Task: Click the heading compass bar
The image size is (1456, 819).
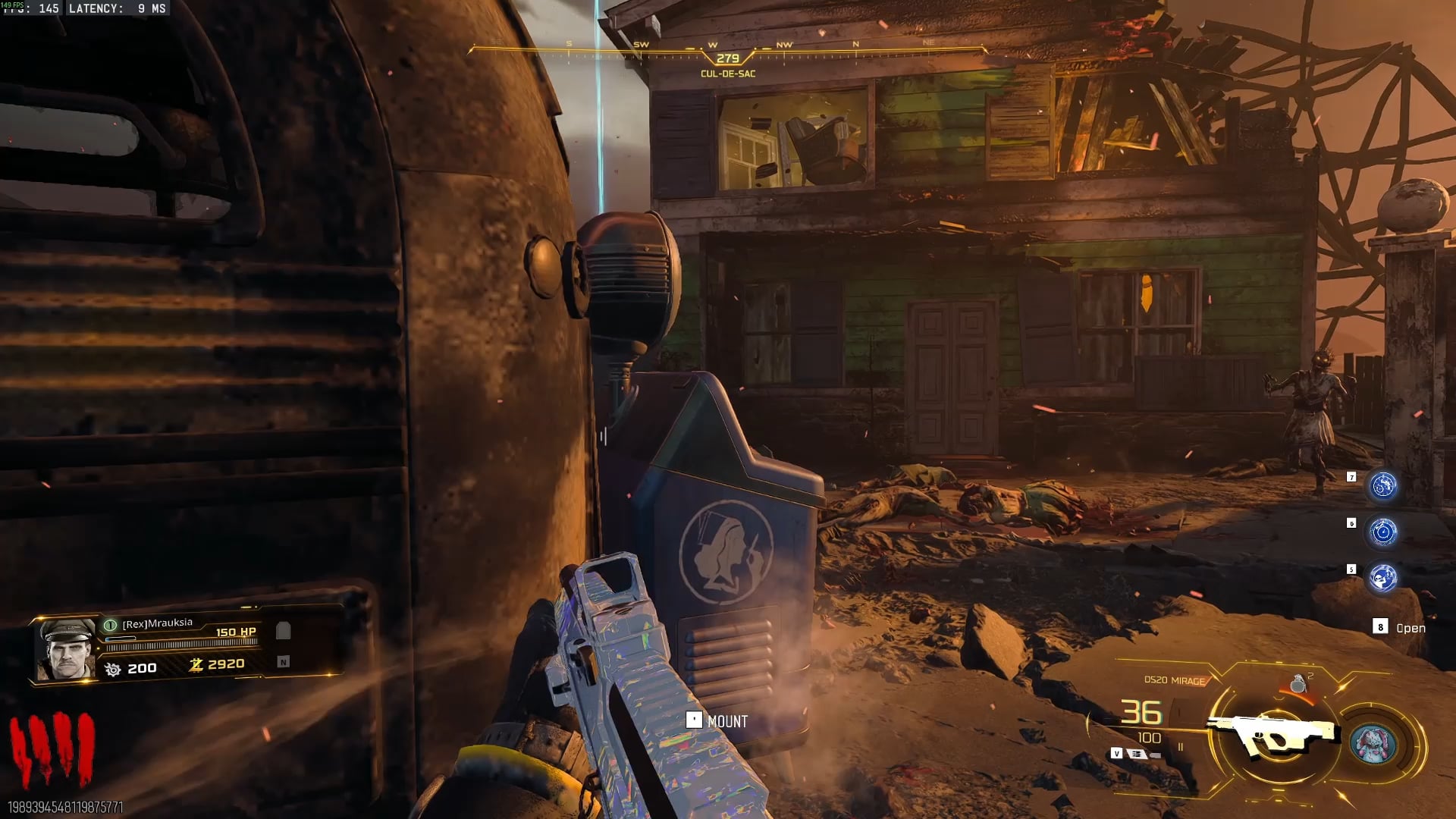Action: pos(727,50)
